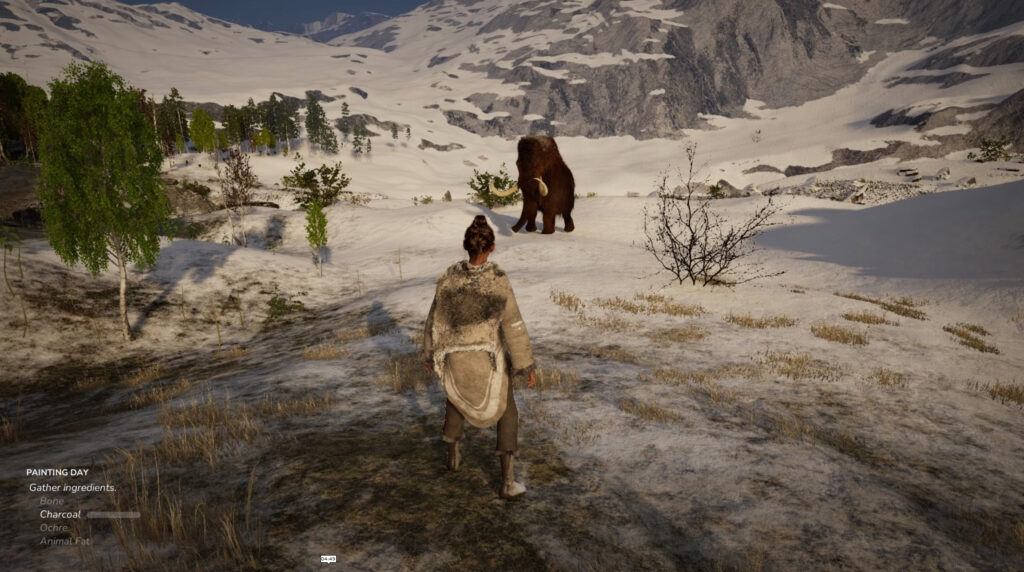Select the Charcoal ingredient entry
1024x572 pixels.
coord(60,514)
